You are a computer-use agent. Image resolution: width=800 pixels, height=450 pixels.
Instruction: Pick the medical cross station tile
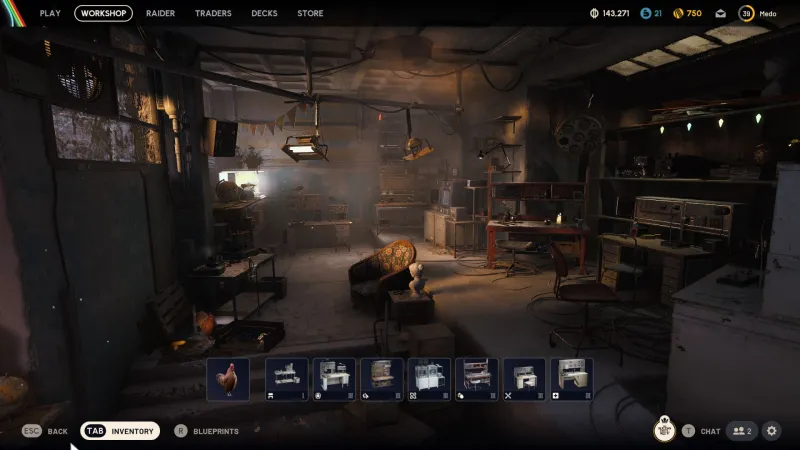pos(571,380)
